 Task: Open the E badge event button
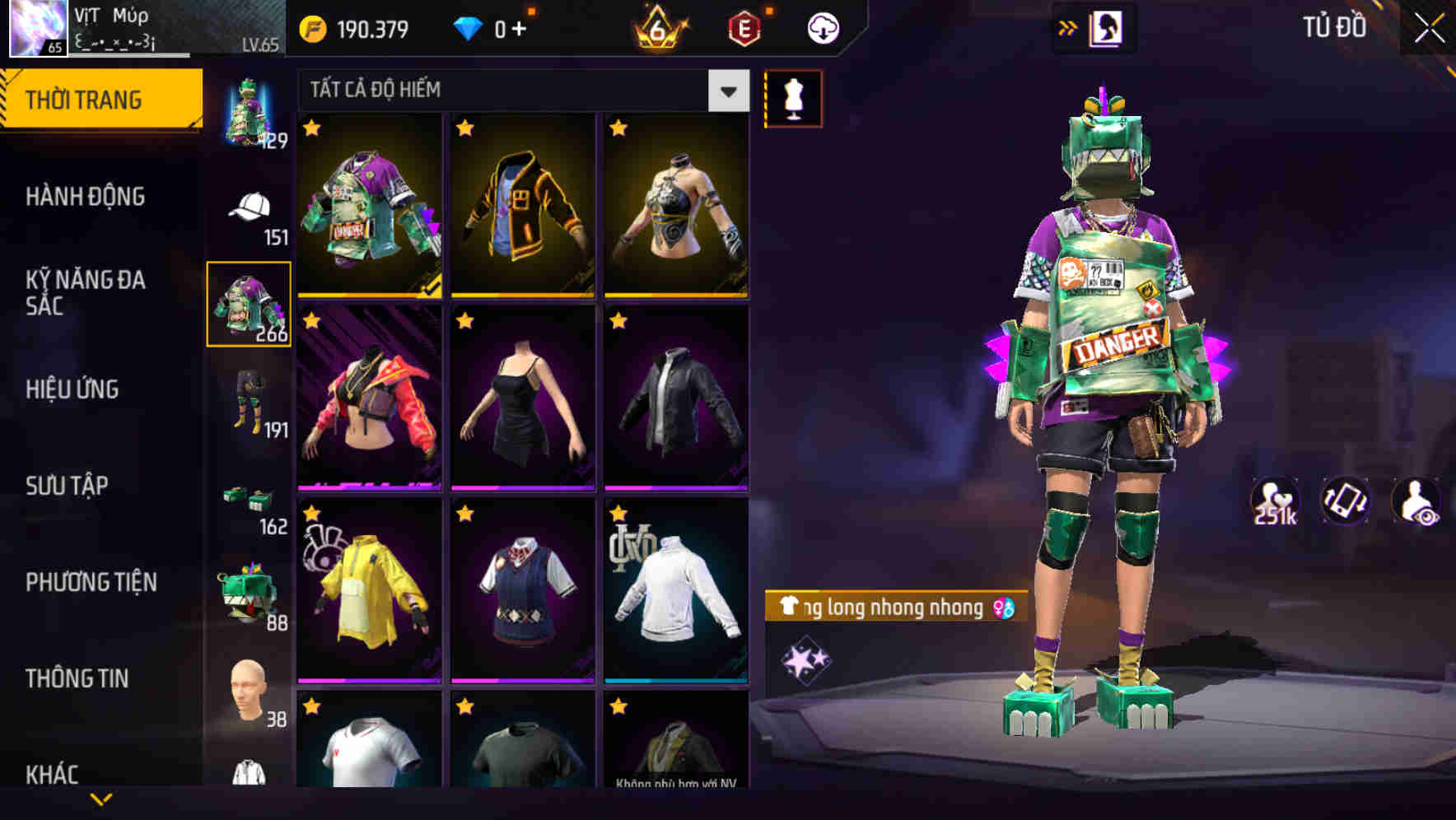tap(742, 27)
